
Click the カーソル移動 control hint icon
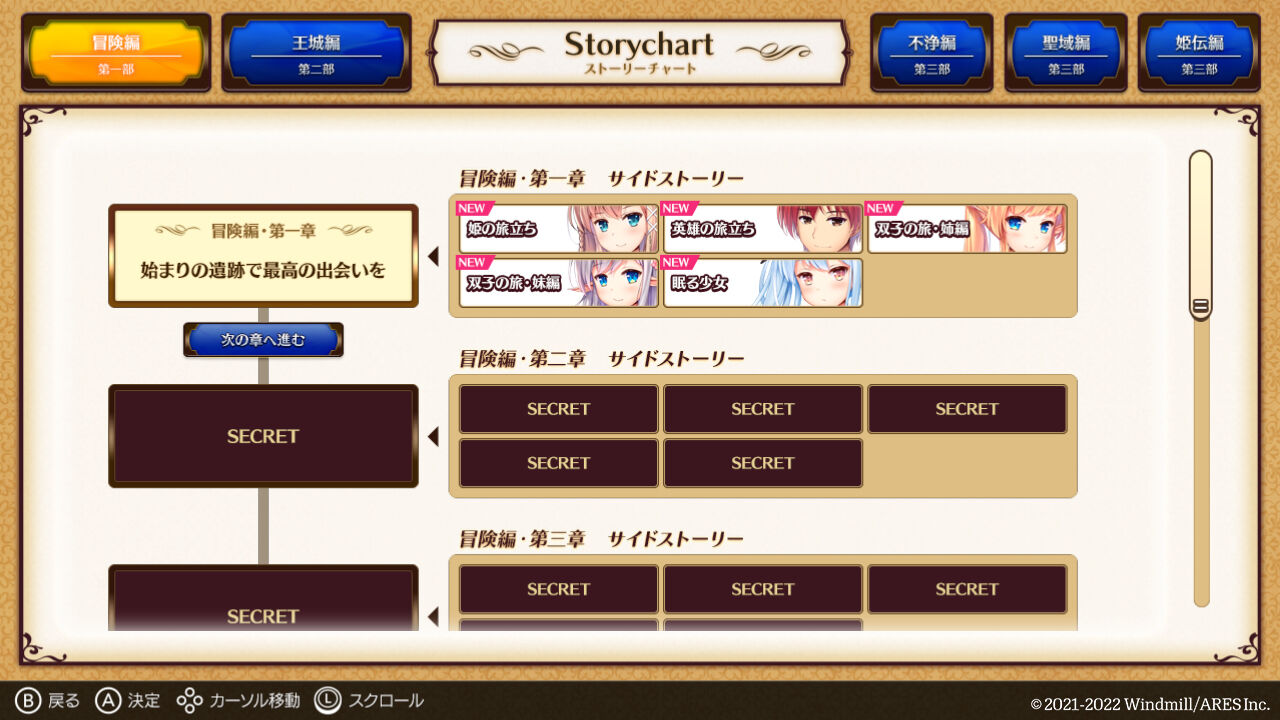189,700
